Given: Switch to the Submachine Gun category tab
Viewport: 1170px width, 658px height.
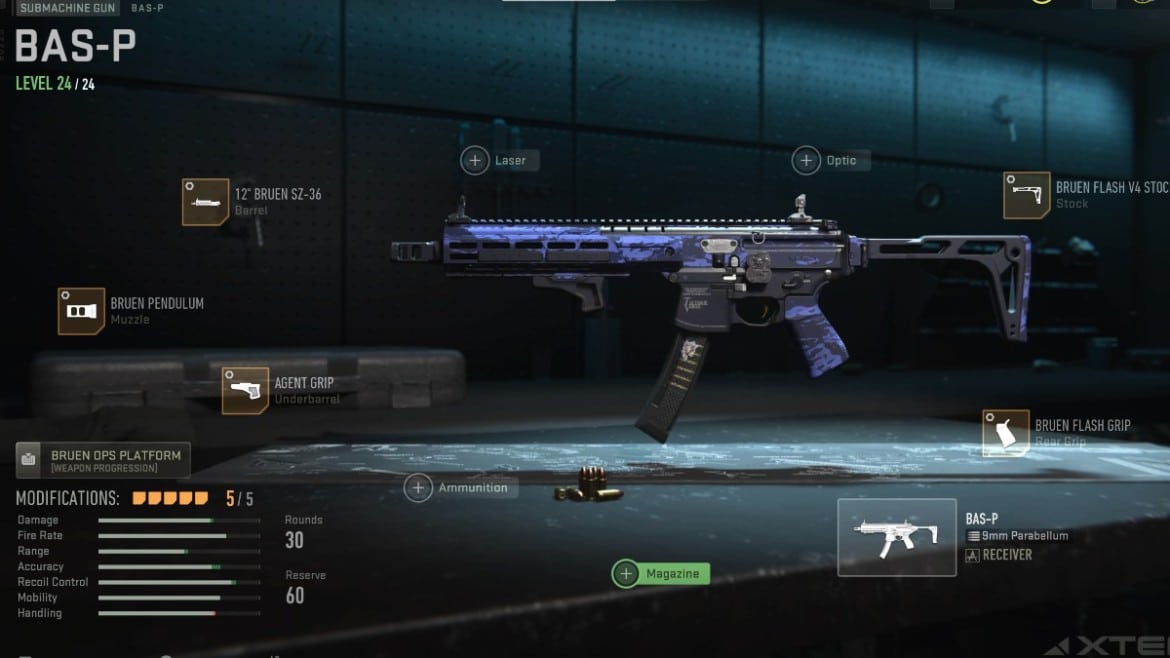Looking at the screenshot, I should click(x=67, y=8).
